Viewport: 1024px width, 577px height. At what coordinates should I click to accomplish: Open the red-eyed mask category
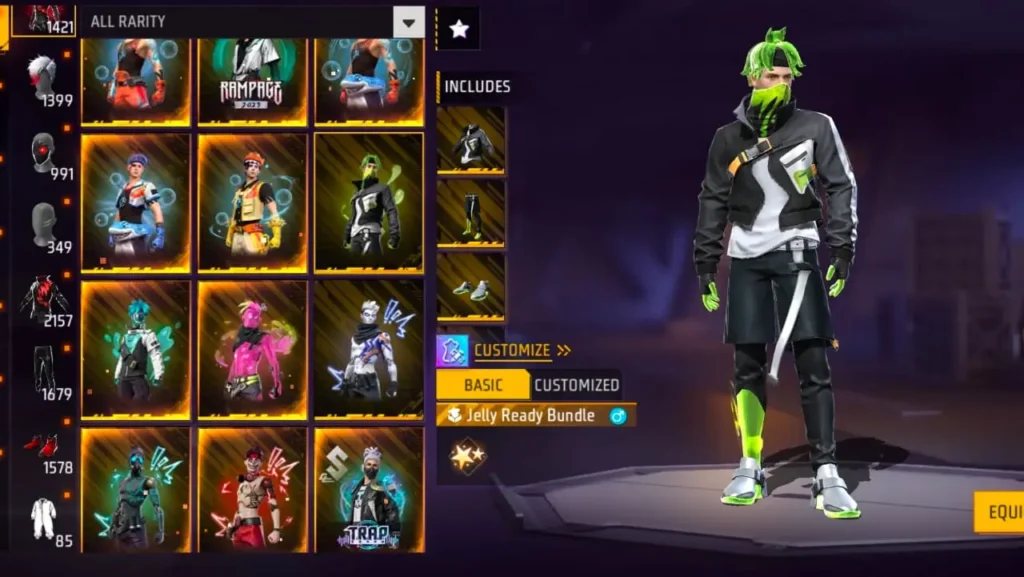44,155
